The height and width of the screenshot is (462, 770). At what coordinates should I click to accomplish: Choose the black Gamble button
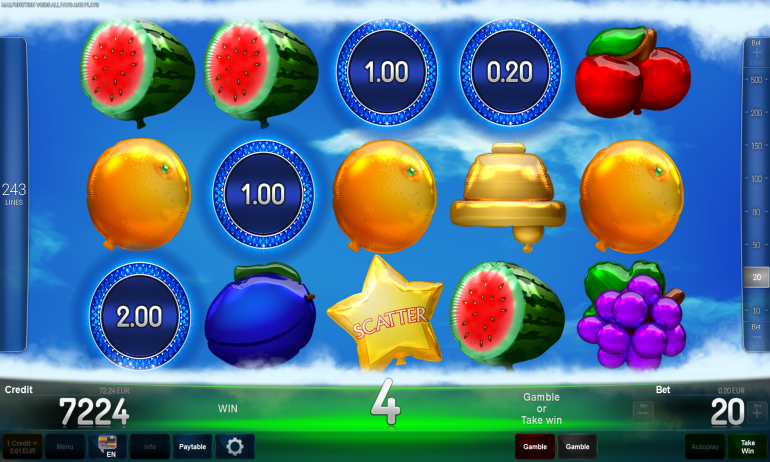click(x=578, y=447)
